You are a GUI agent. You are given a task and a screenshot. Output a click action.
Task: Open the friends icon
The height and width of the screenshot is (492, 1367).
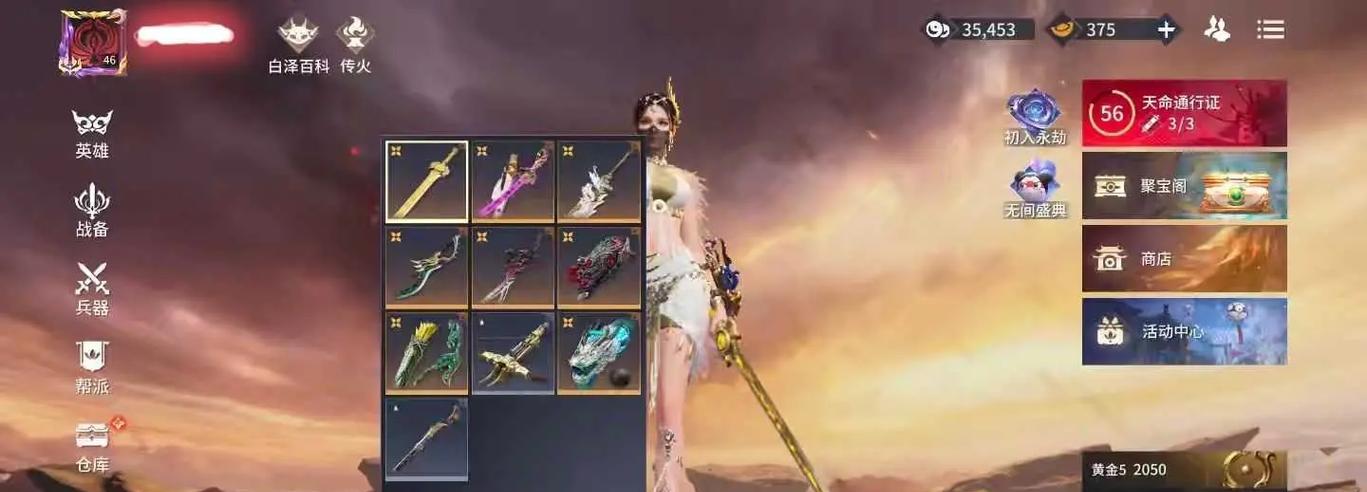[x=1217, y=30]
